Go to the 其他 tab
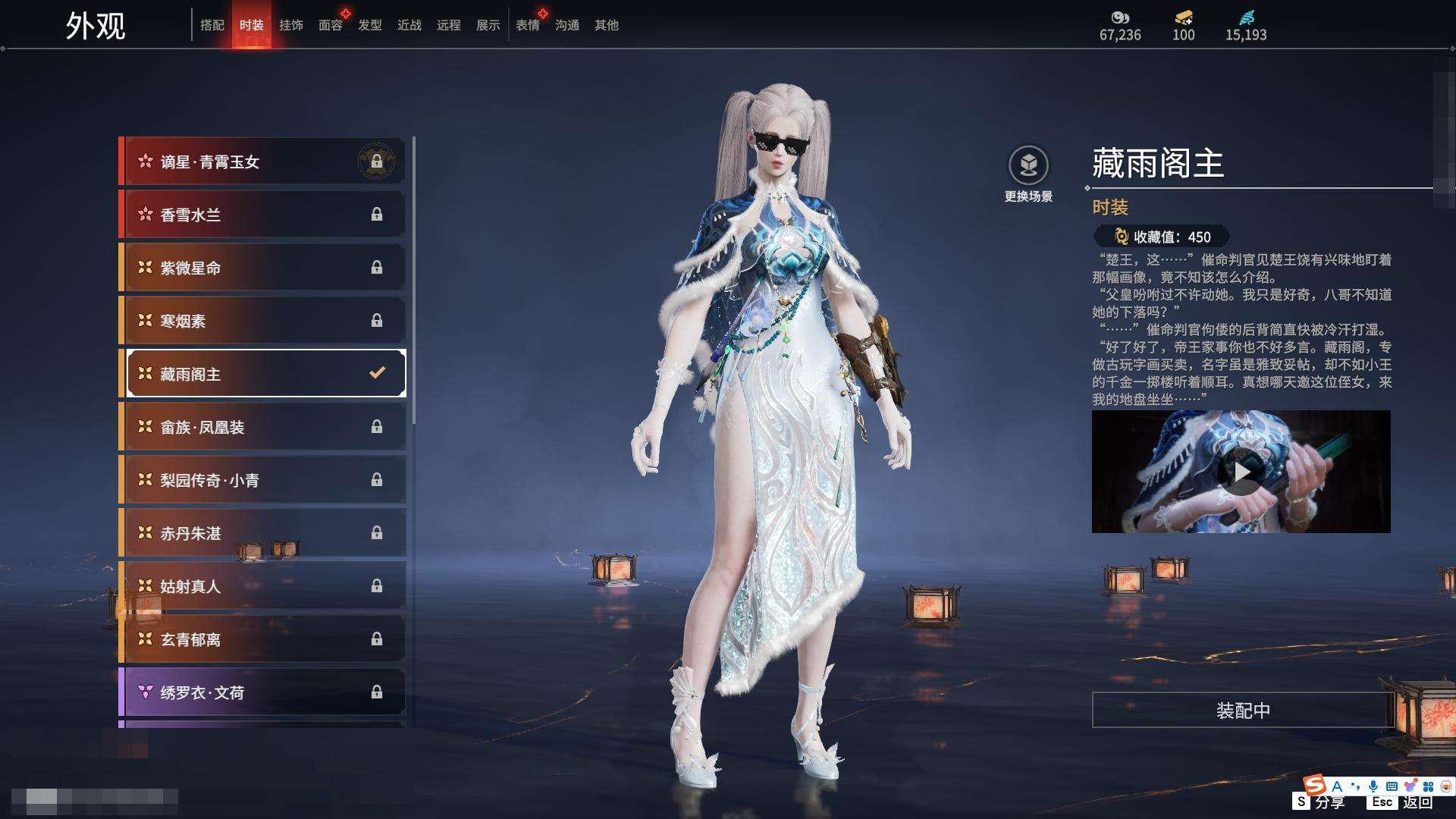1456x819 pixels. tap(607, 25)
